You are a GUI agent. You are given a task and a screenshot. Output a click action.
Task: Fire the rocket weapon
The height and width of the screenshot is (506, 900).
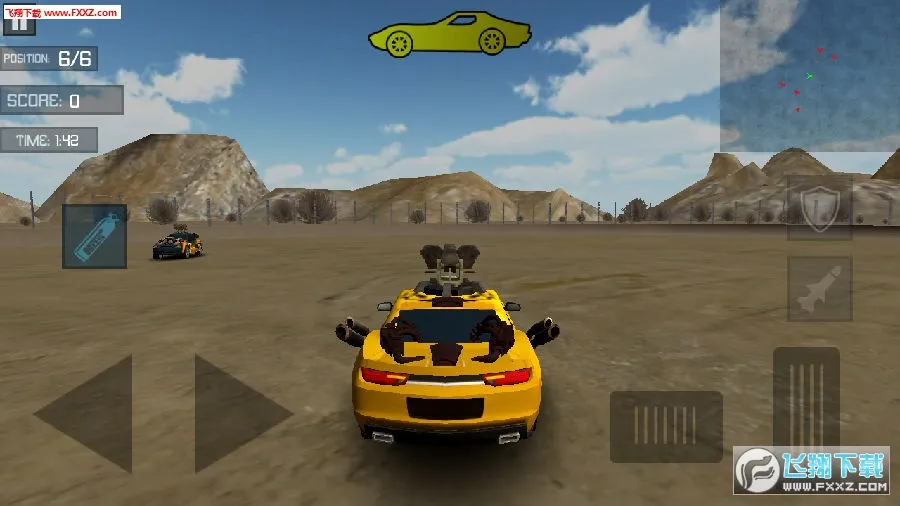pyautogui.click(x=819, y=289)
